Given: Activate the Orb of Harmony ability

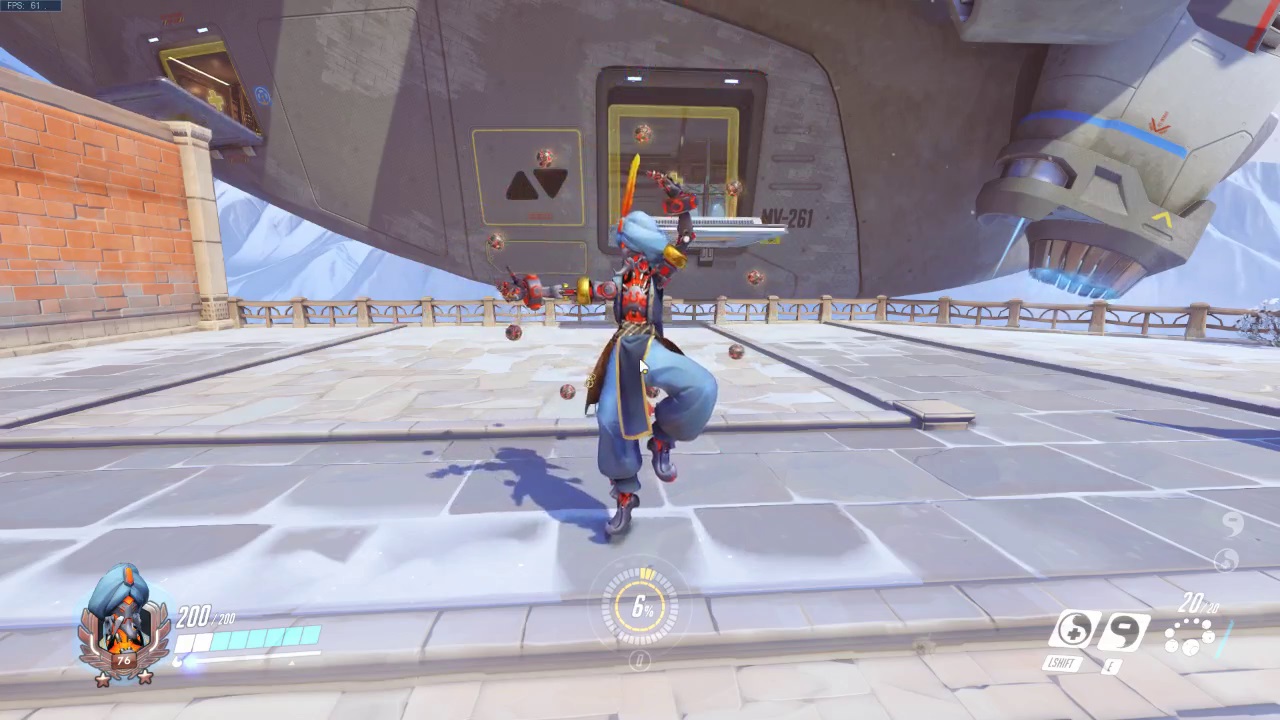Looking at the screenshot, I should point(1075,631).
